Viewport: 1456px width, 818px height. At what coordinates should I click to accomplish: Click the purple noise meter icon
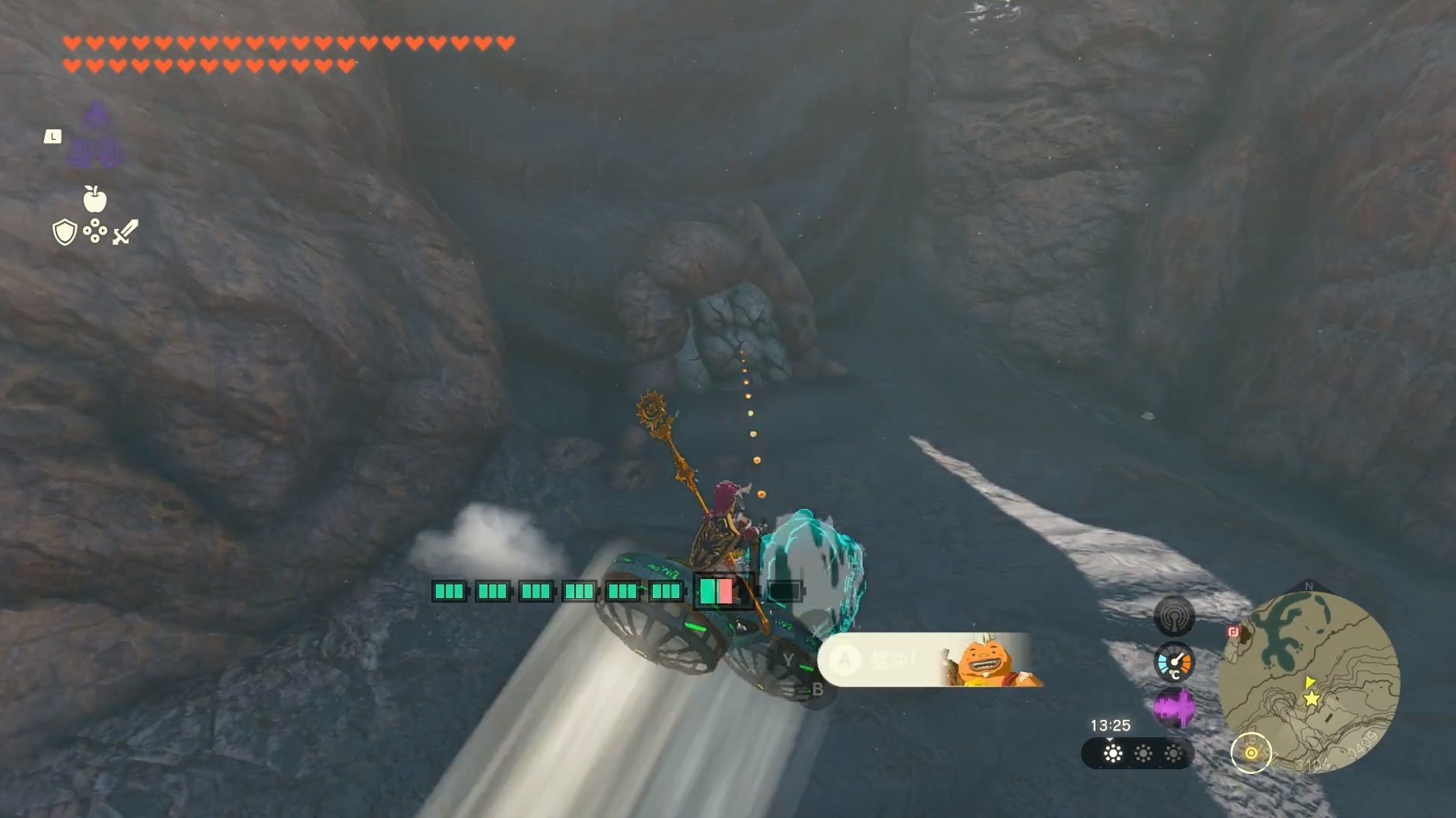pos(1173,707)
